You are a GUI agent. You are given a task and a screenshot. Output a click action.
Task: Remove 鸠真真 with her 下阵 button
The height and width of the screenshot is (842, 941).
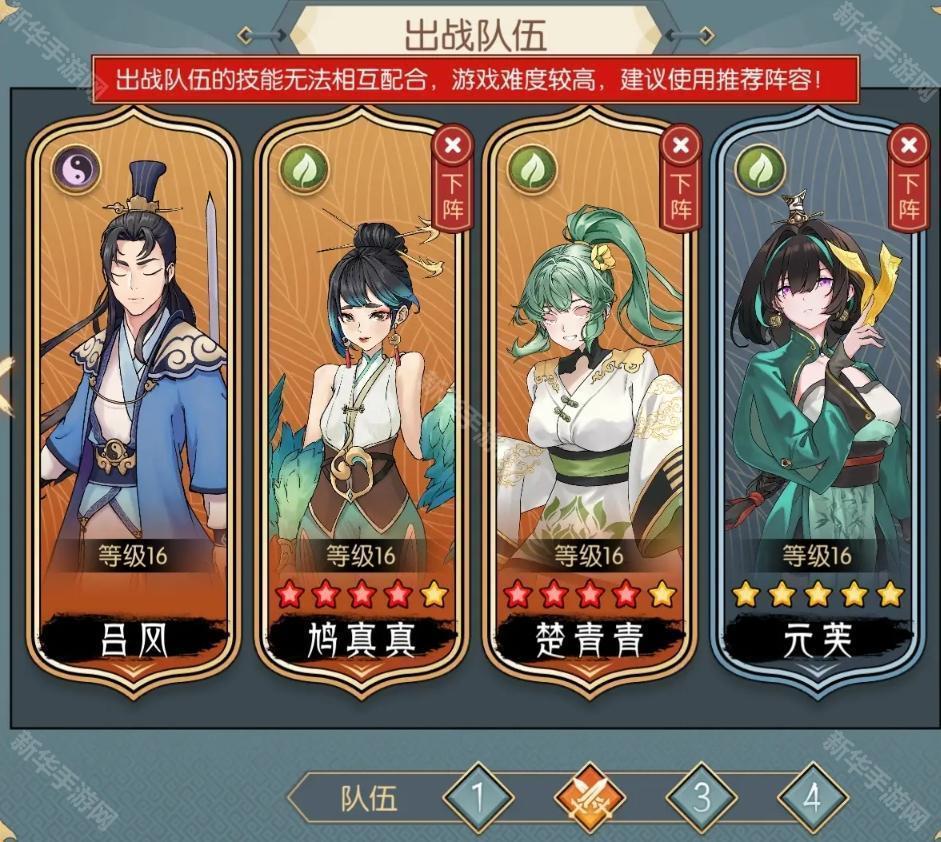coord(453,180)
